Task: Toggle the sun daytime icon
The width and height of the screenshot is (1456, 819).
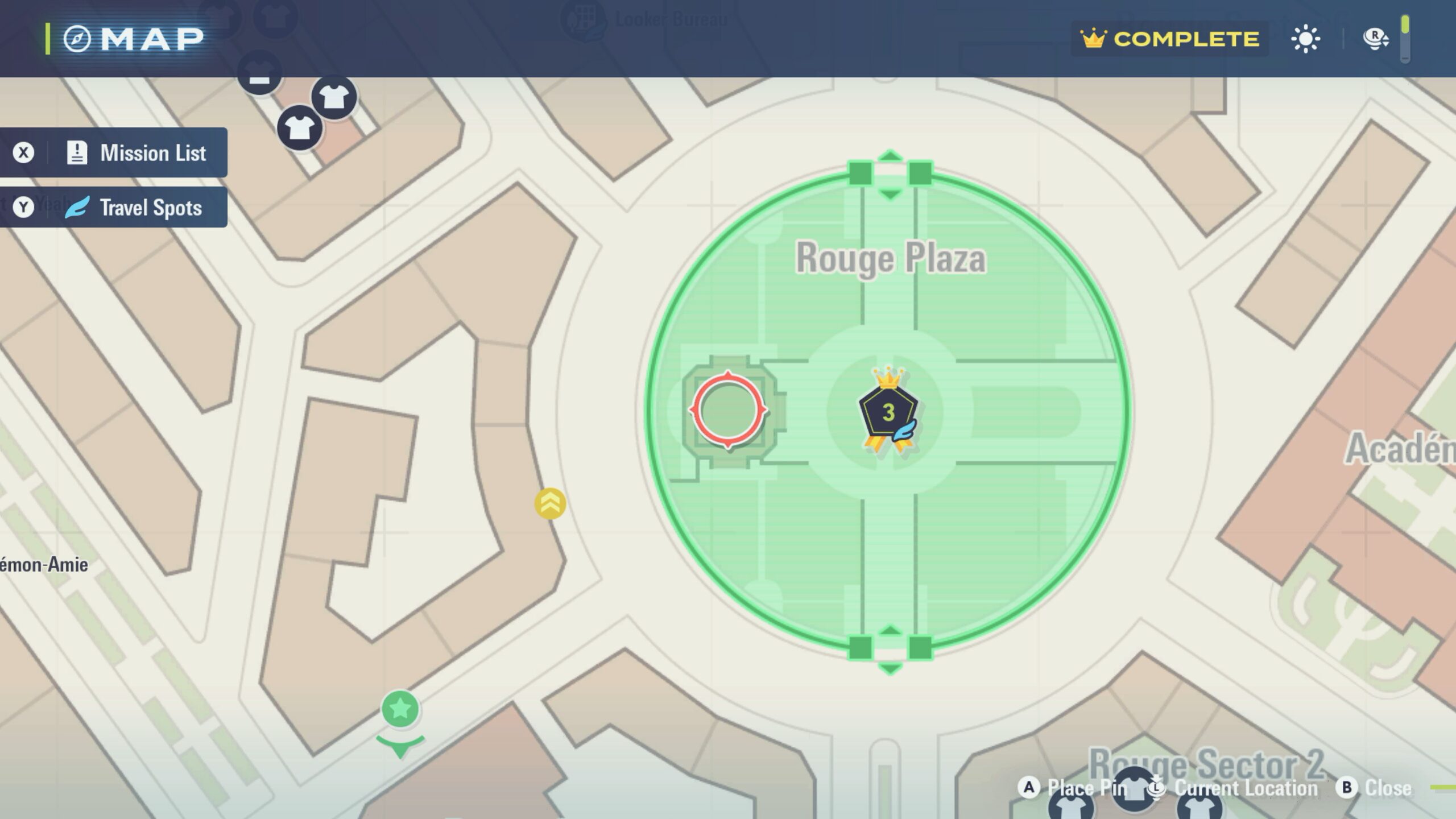Action: [1305, 39]
